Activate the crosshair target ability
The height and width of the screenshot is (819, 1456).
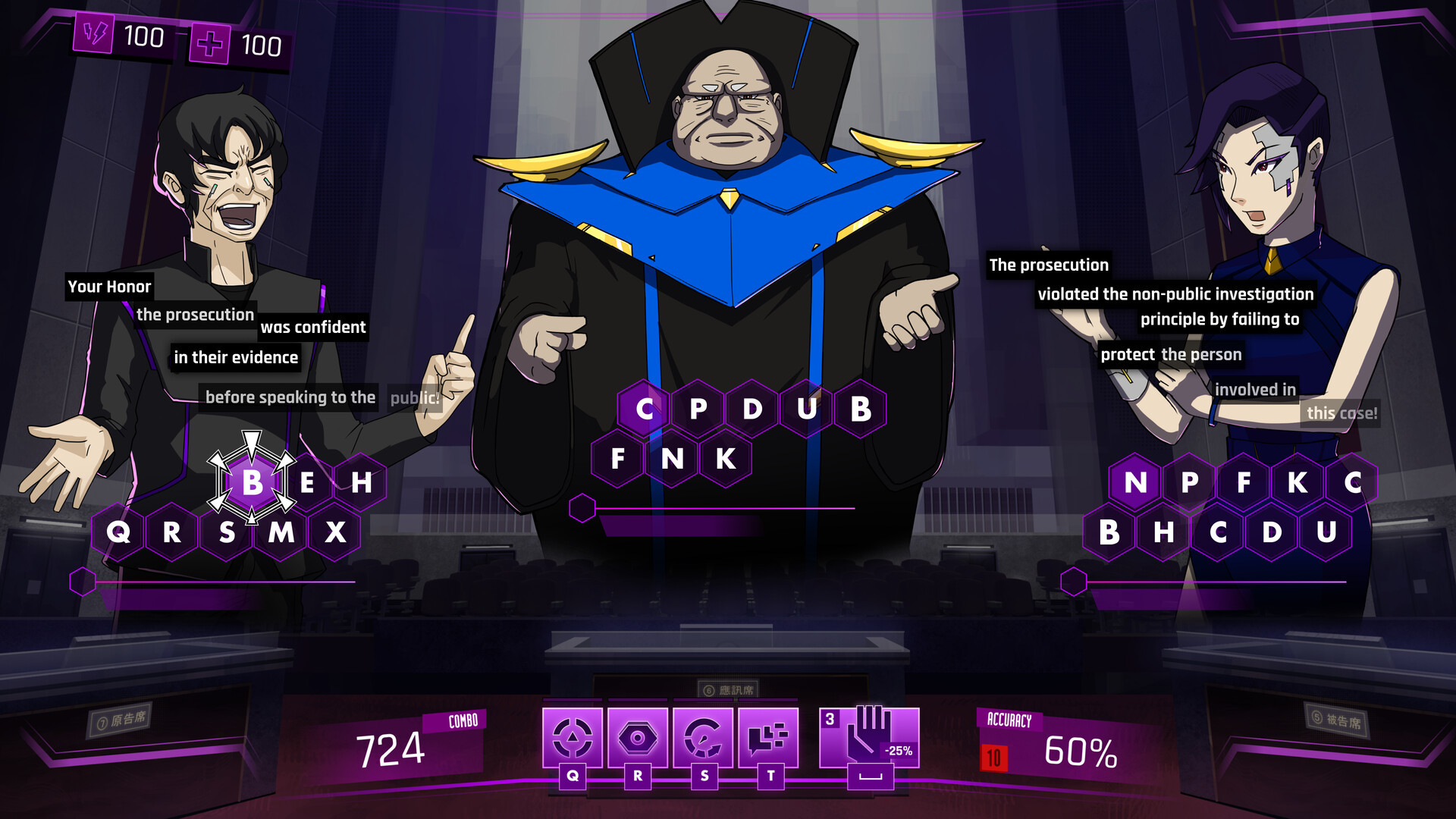pos(573,738)
